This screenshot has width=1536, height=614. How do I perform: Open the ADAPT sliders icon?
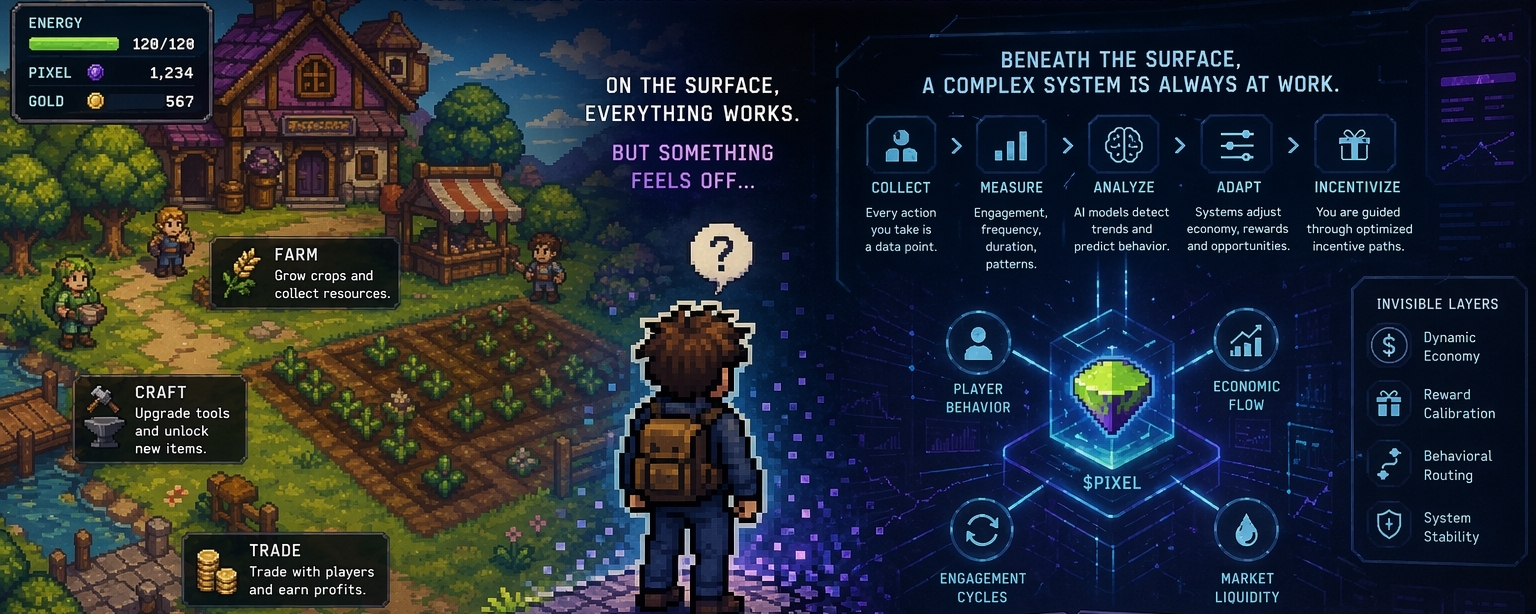1236,147
